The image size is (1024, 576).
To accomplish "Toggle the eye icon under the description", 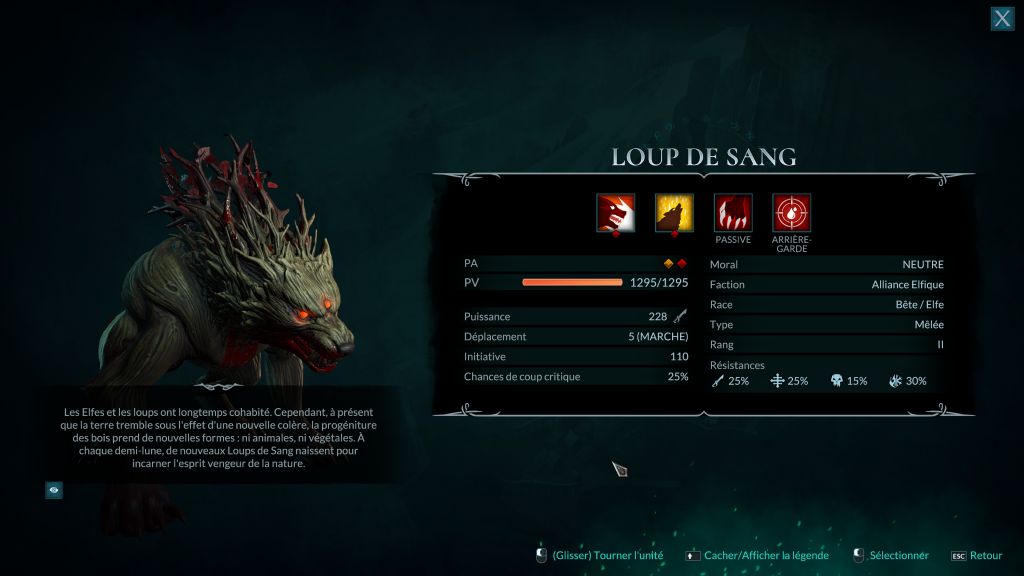I will coord(54,490).
